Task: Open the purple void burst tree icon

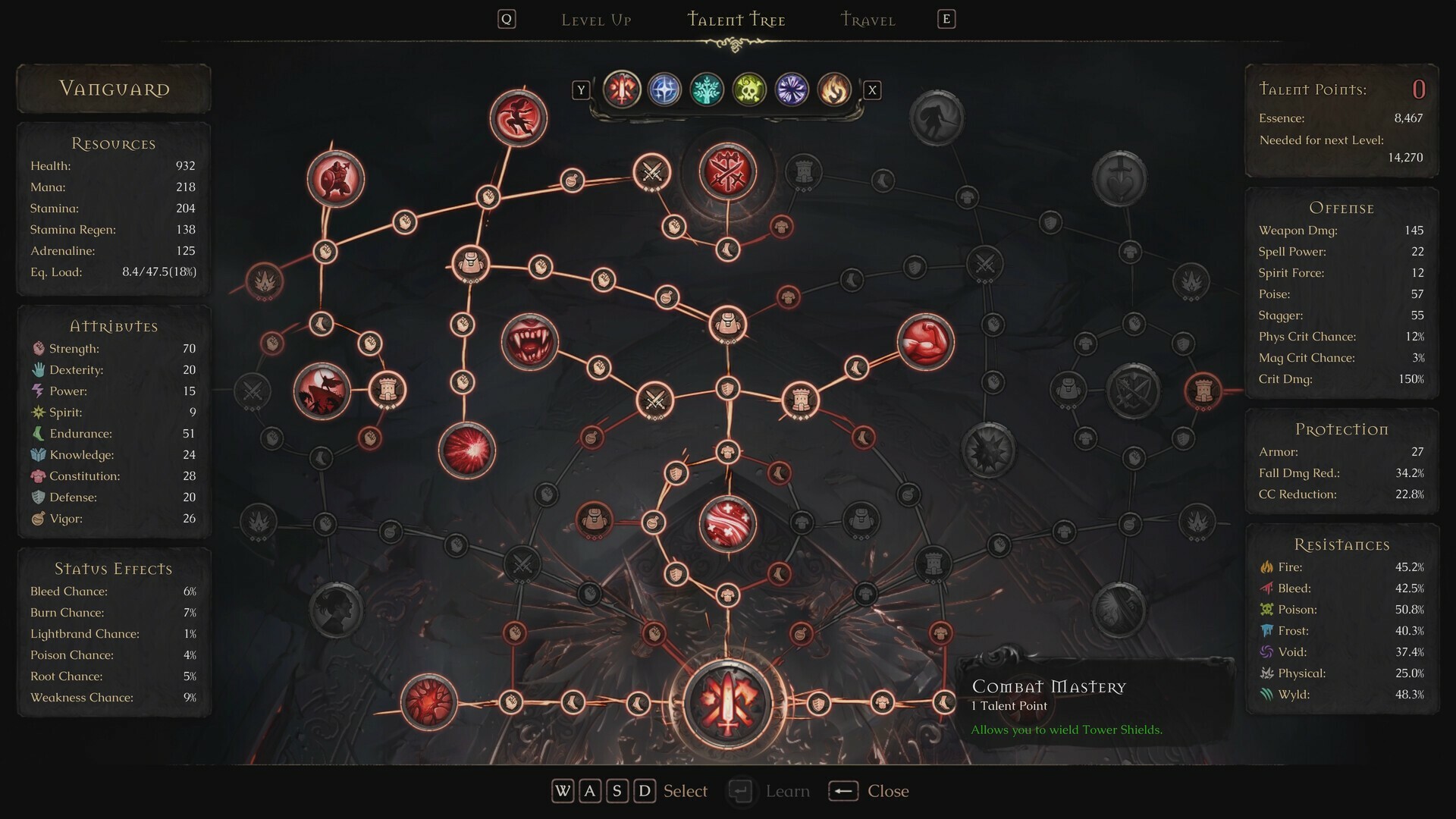Action: (791, 89)
